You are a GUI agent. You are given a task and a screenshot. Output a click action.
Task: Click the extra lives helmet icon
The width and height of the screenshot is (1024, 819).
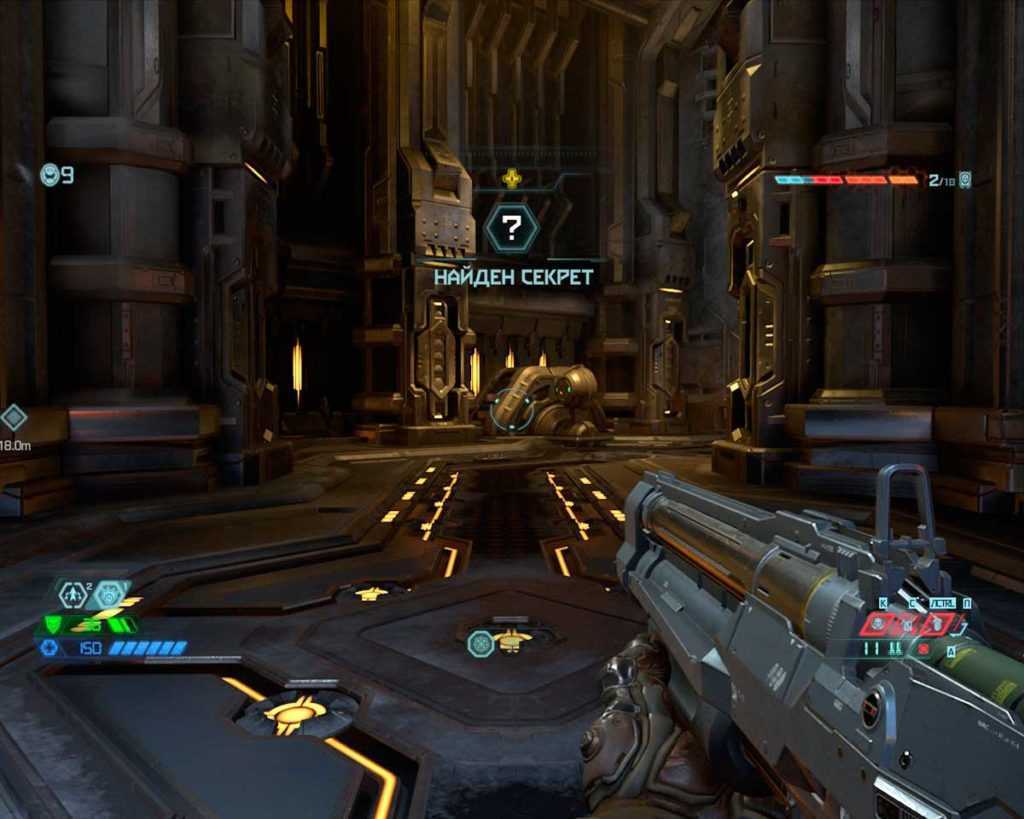point(49,176)
